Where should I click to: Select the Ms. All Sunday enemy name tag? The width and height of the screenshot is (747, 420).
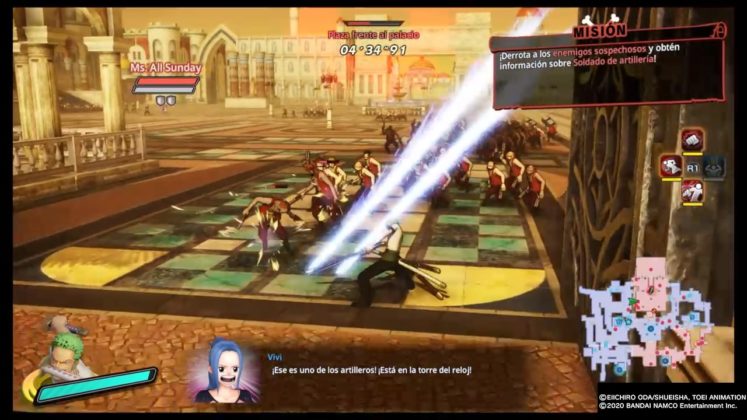pos(166,68)
